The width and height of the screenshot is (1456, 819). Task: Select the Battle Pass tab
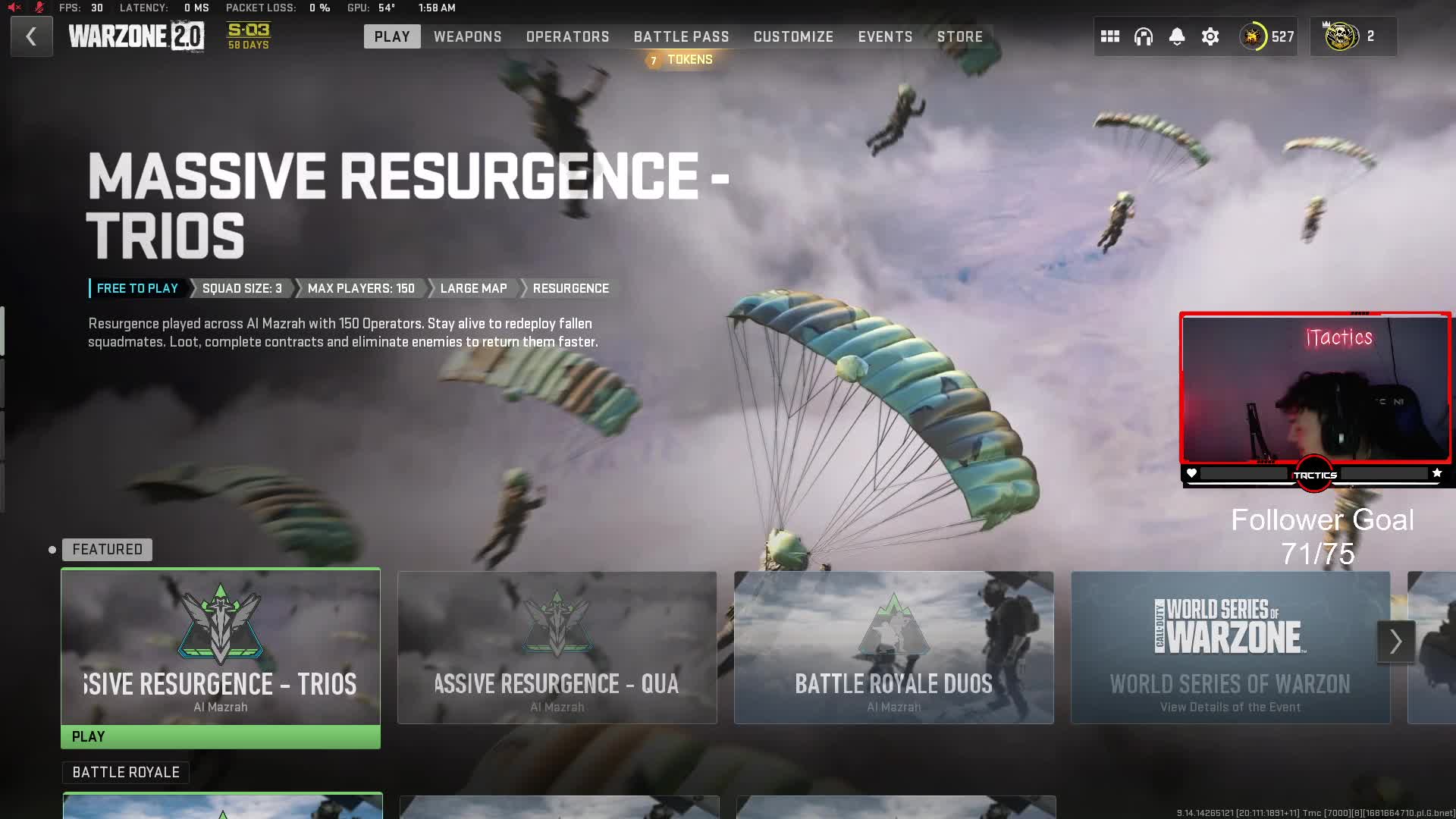tap(681, 36)
